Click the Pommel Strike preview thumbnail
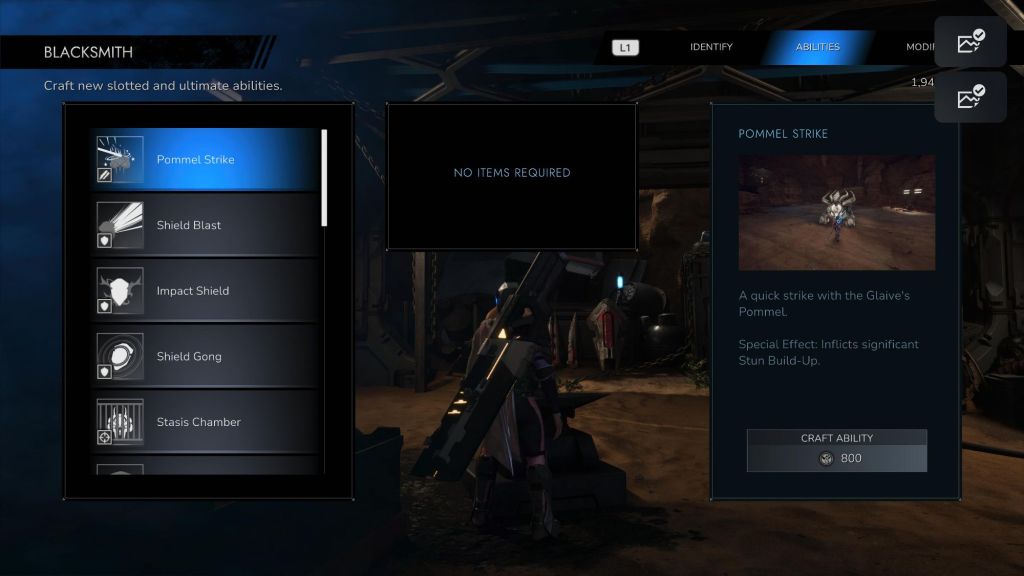Viewport: 1024px width, 576px height. pyautogui.click(x=836, y=212)
